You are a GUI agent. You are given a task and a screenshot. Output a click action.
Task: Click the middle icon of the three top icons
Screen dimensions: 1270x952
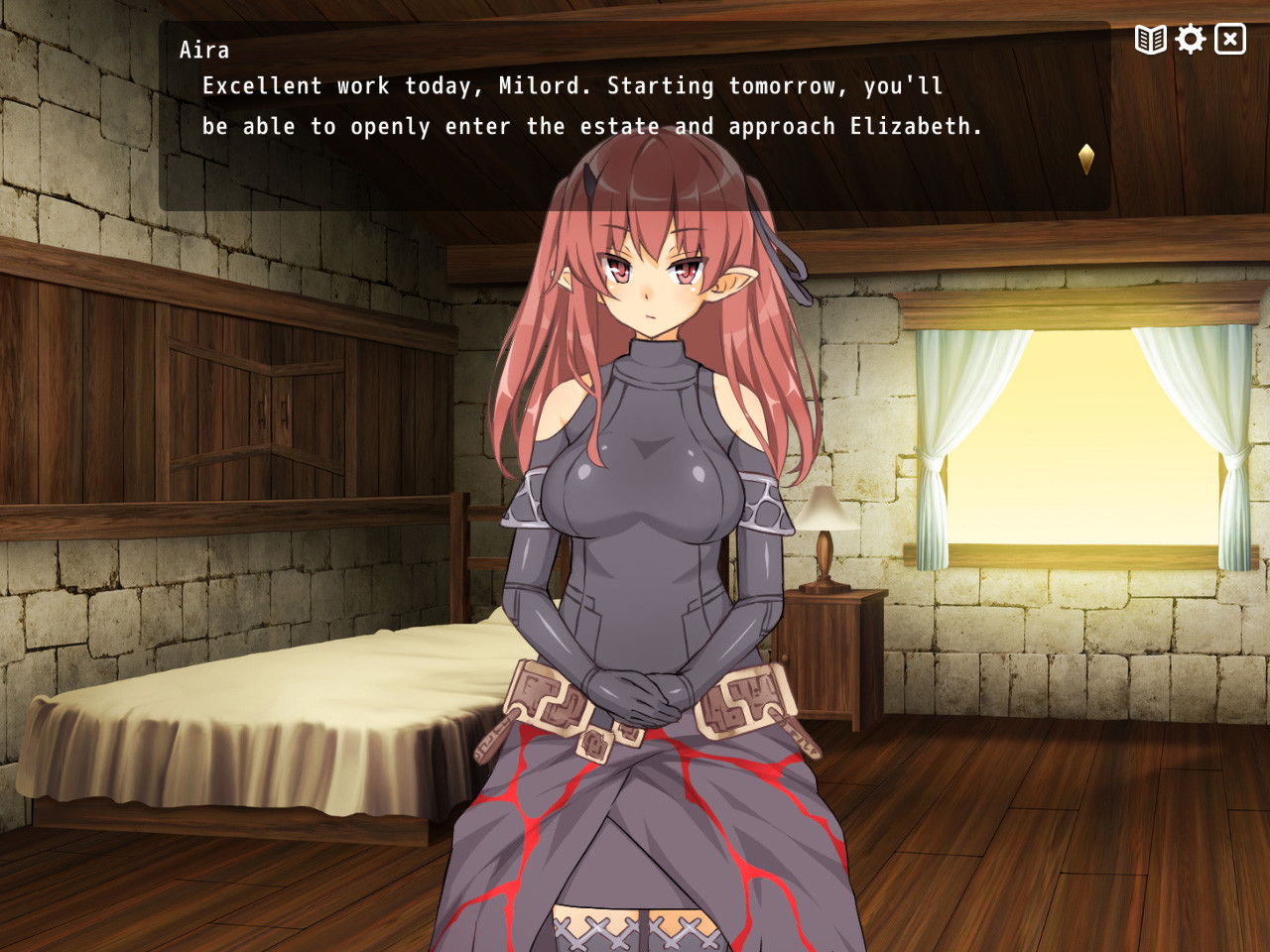coord(1189,39)
